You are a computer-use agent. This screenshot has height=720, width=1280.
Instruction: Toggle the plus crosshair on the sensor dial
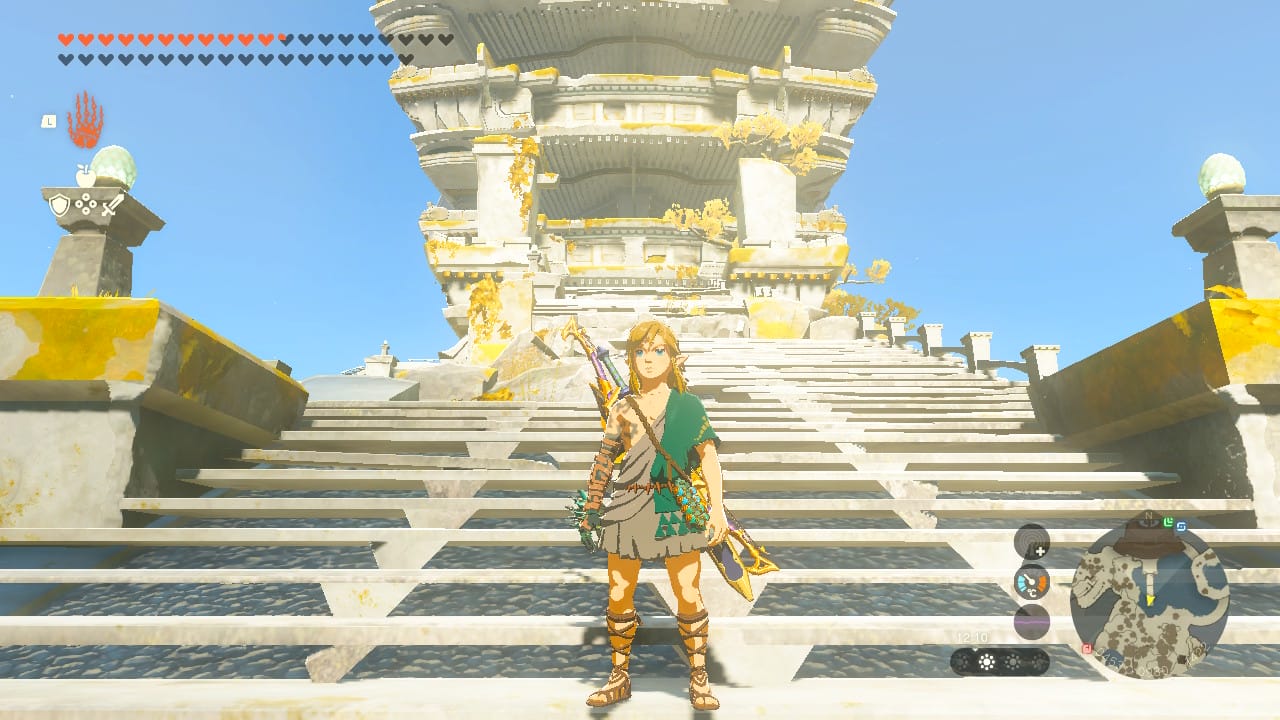1039,551
